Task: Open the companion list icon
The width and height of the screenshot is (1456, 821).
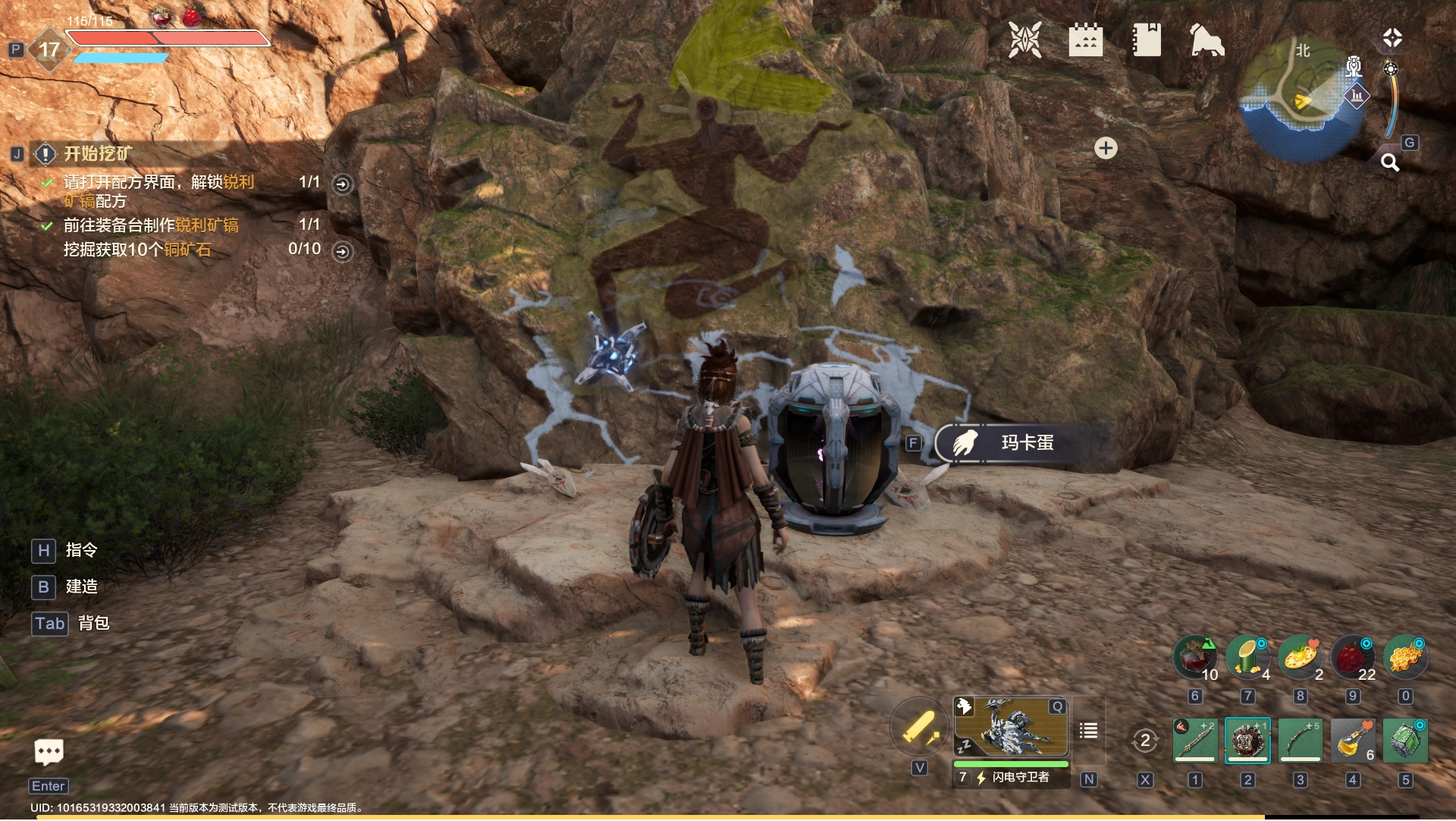Action: [x=1088, y=731]
